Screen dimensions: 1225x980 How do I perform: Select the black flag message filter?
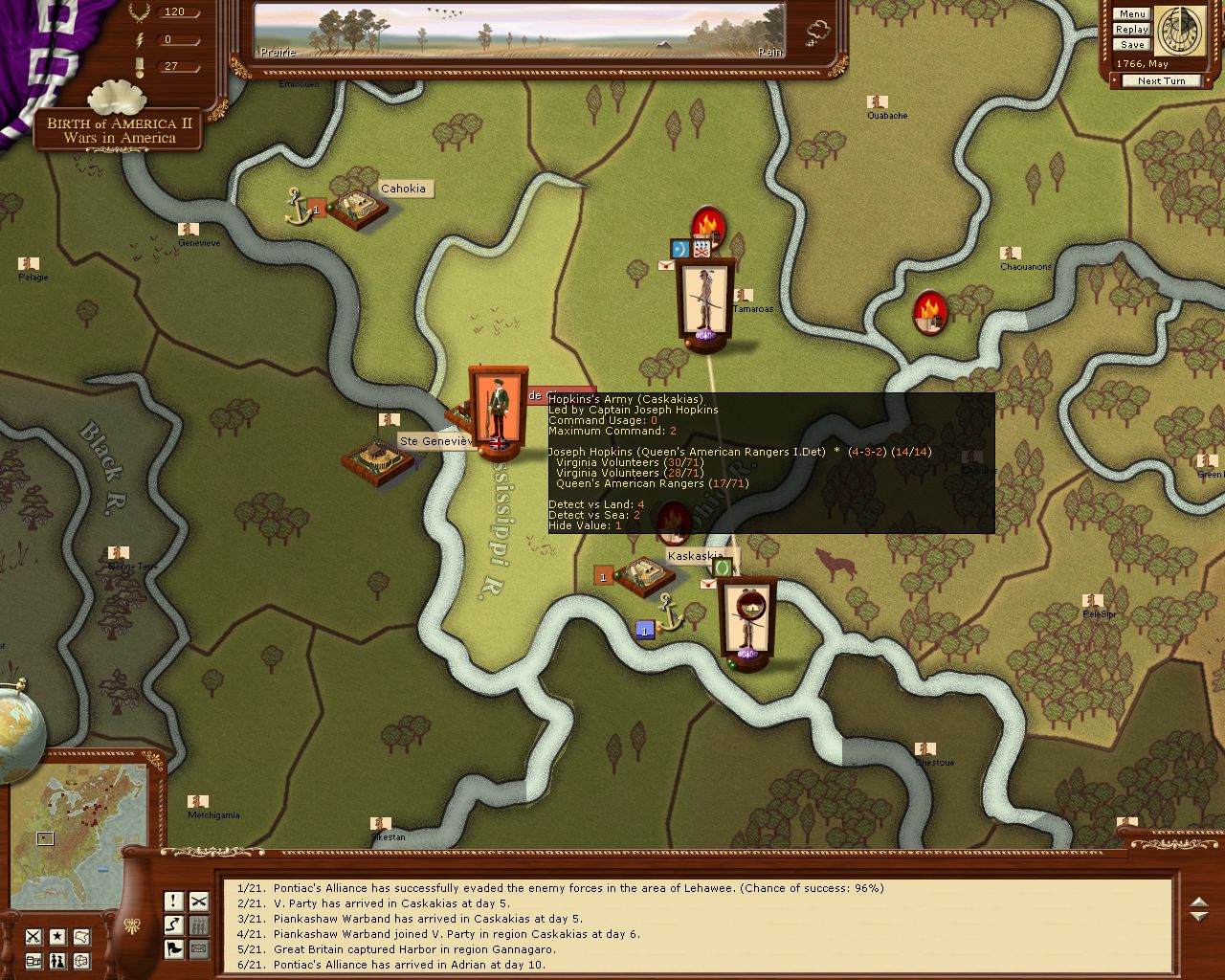click(x=174, y=948)
